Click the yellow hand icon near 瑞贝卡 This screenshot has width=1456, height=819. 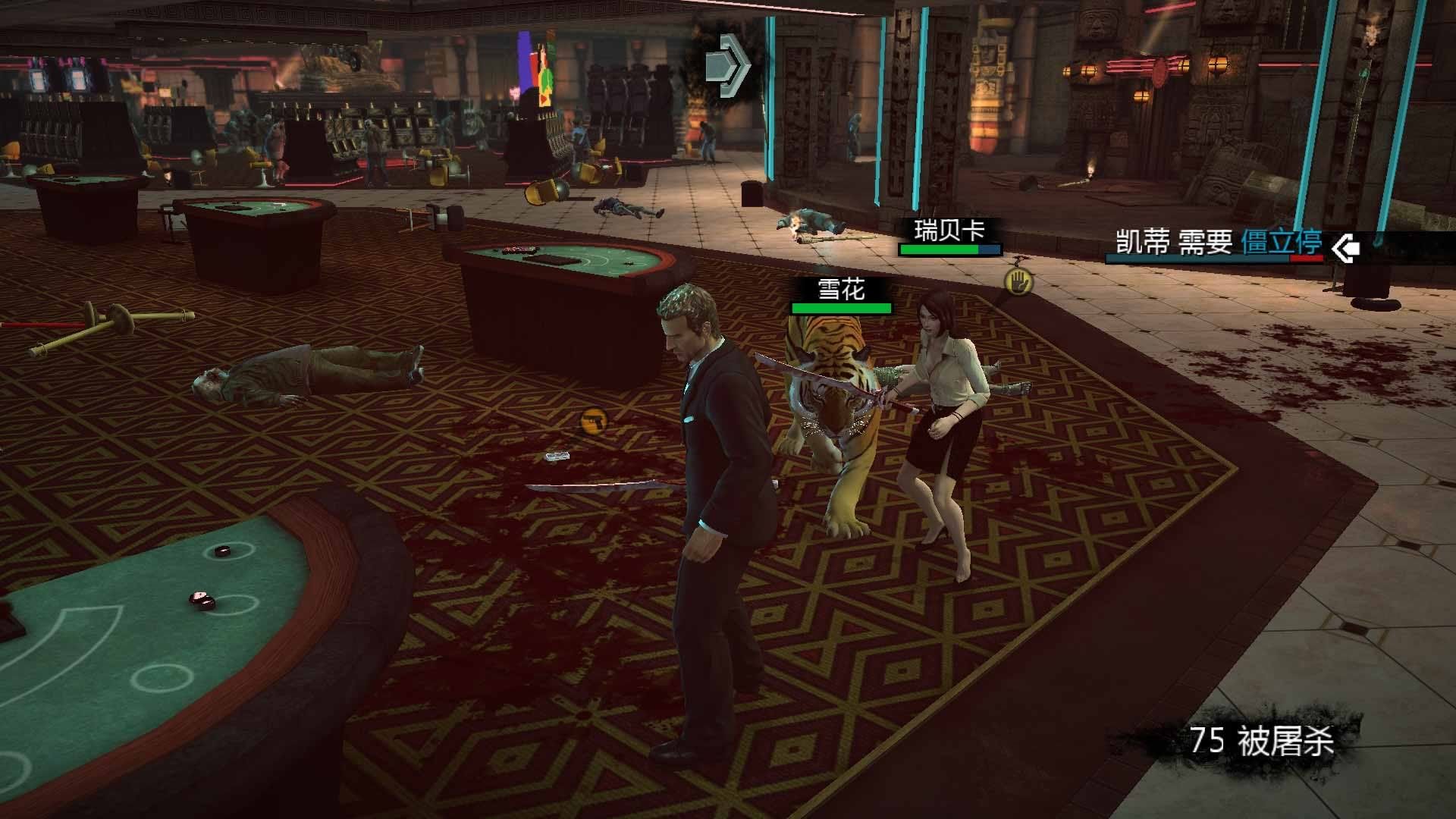pyautogui.click(x=1018, y=282)
